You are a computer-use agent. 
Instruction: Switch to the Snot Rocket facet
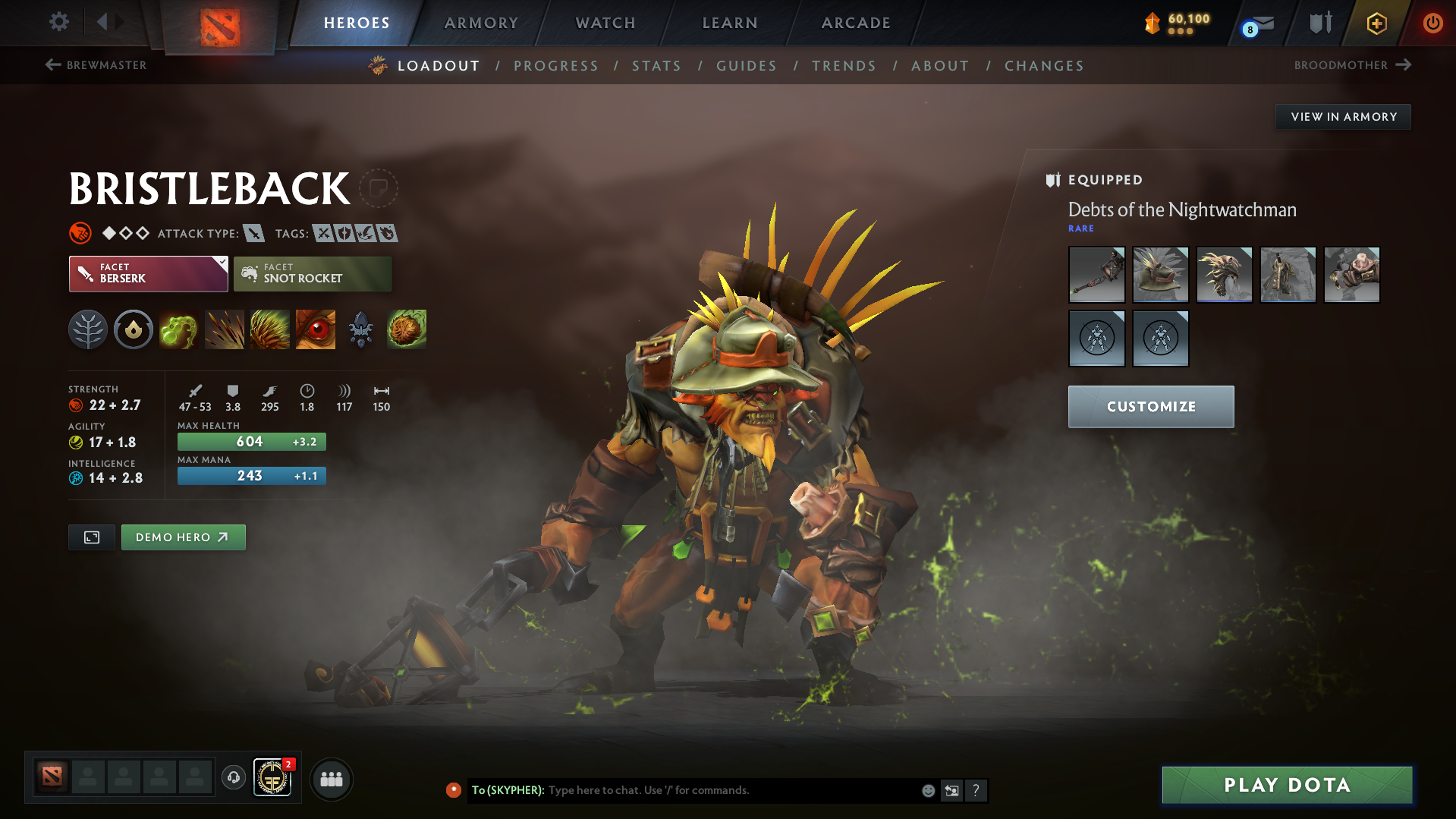pyautogui.click(x=312, y=274)
